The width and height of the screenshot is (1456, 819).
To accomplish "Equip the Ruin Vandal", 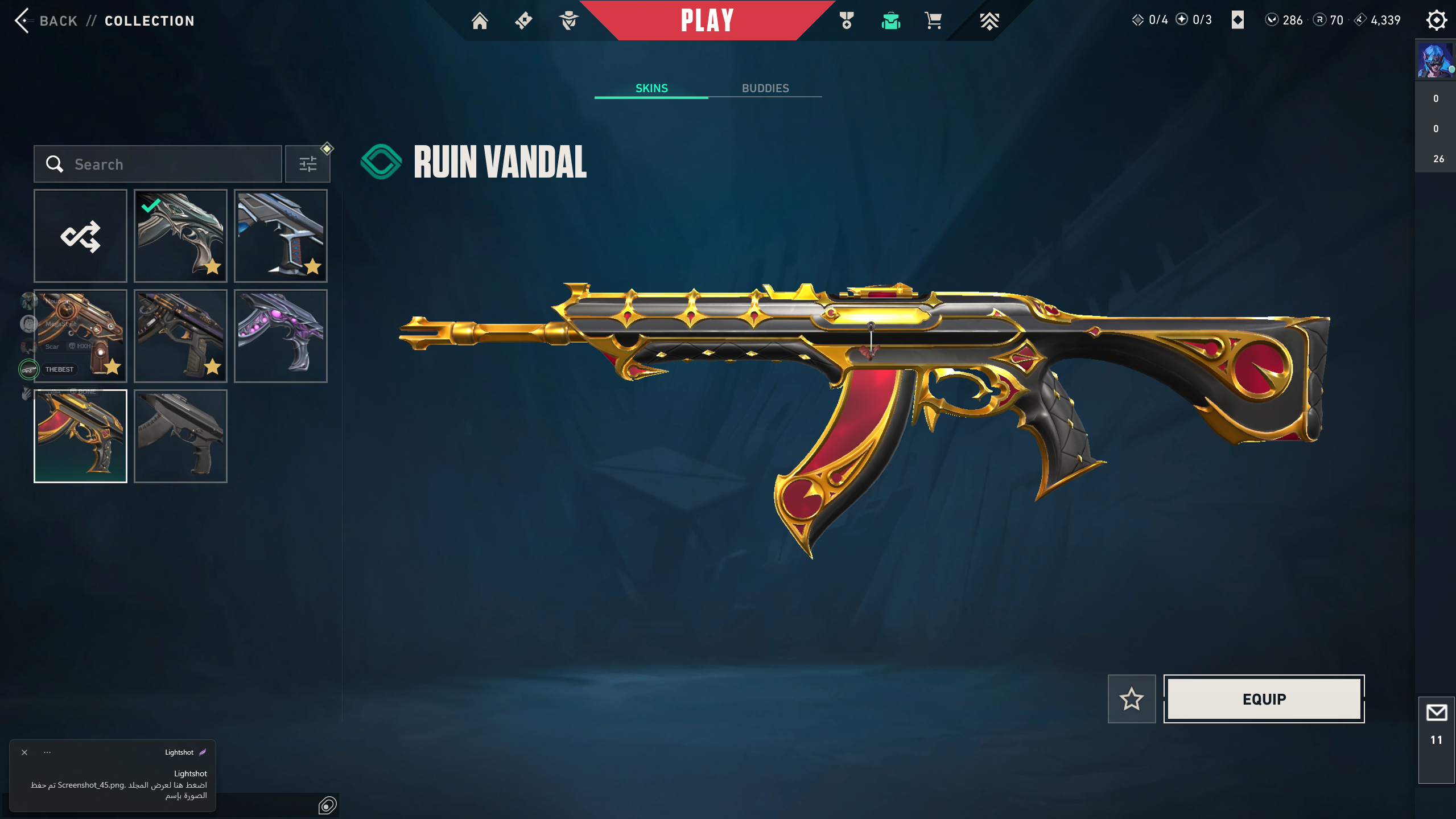I will (1264, 699).
